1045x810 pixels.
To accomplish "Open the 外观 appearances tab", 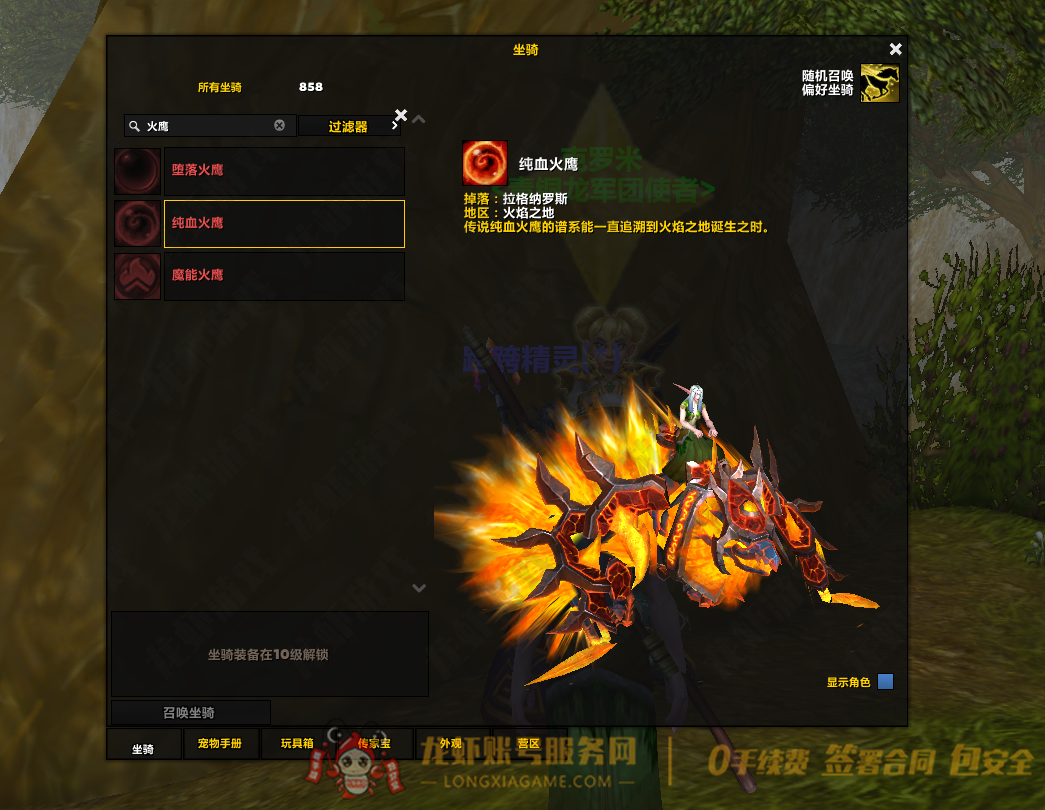I will click(450, 745).
